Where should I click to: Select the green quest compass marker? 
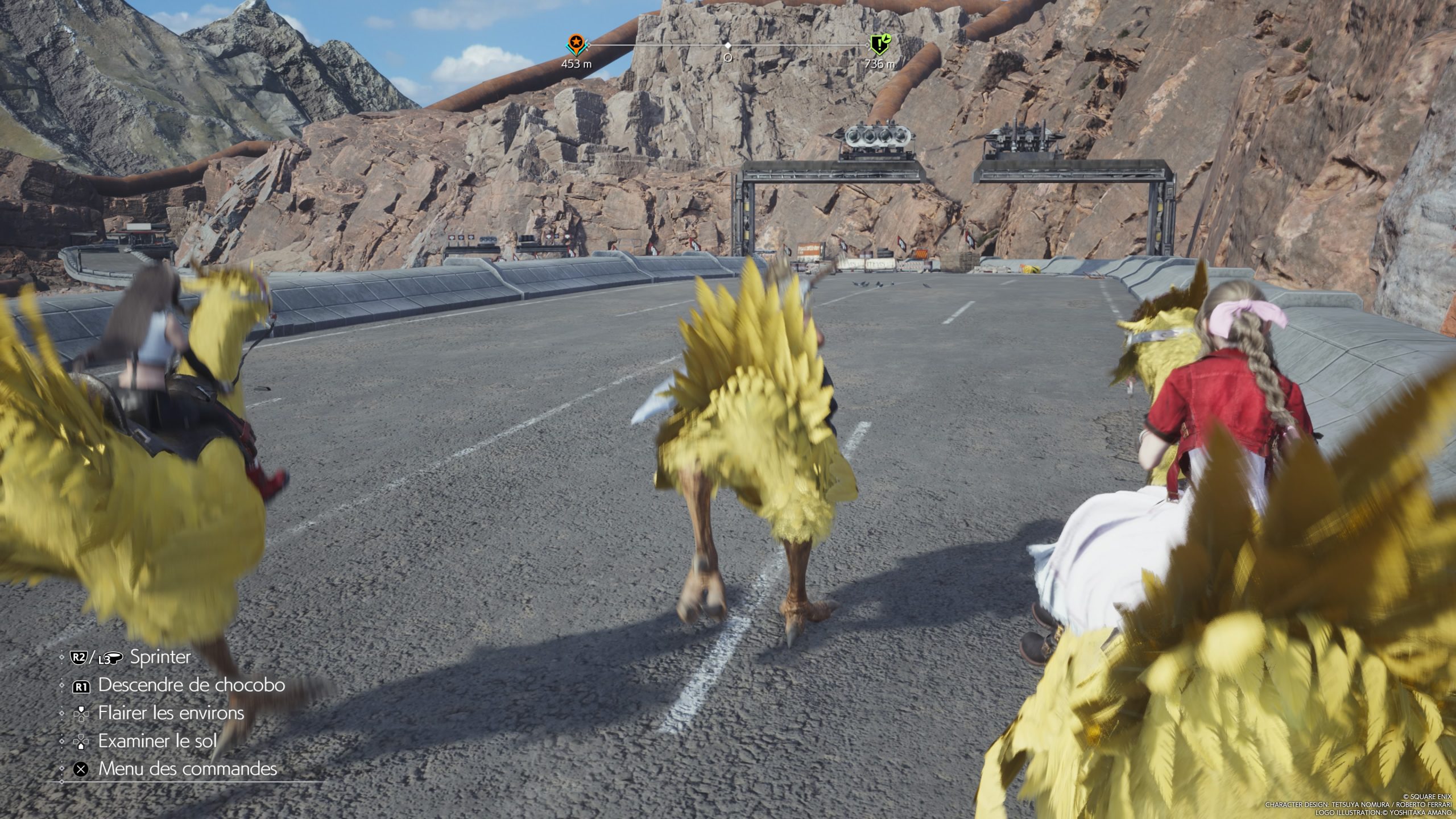(x=879, y=43)
